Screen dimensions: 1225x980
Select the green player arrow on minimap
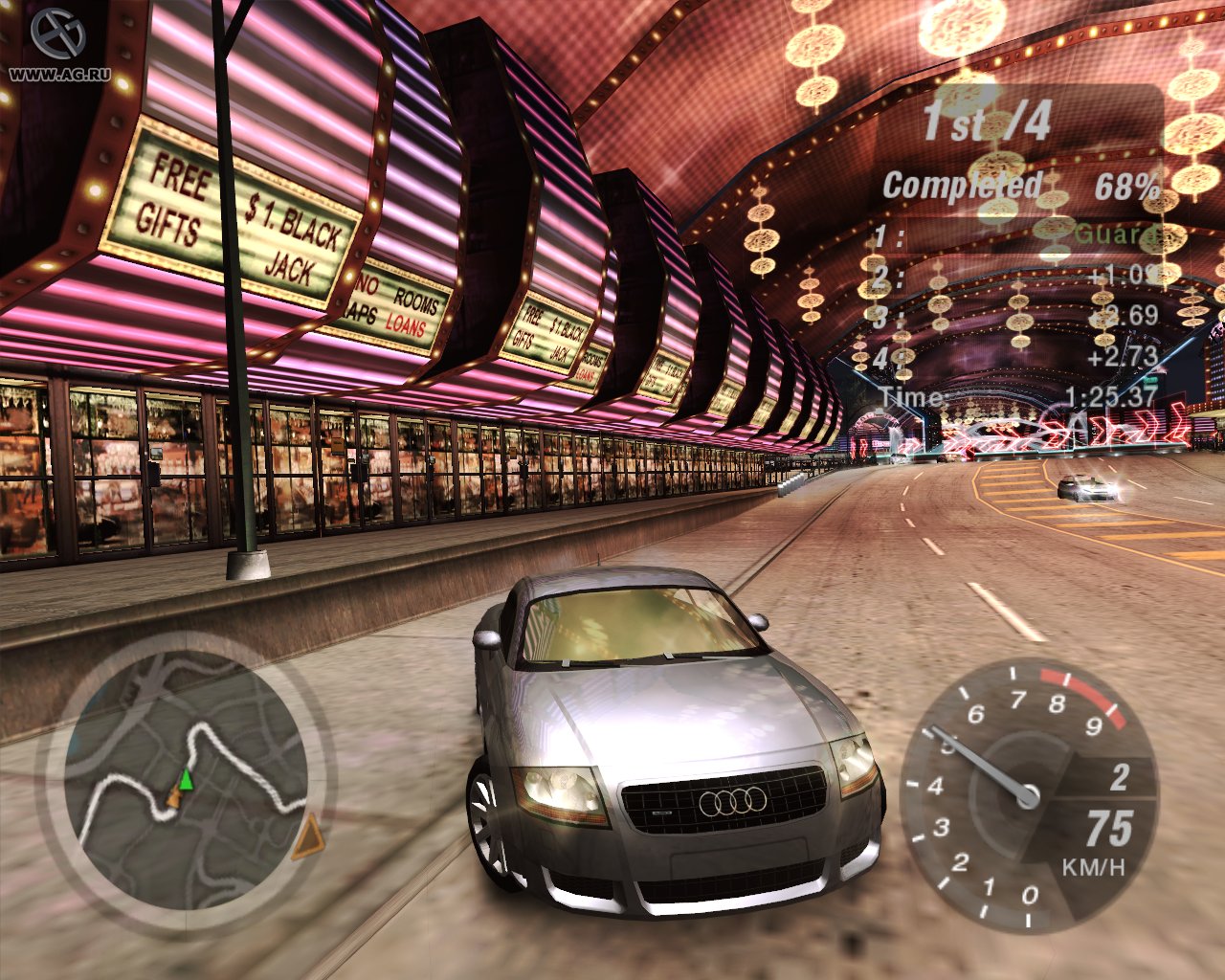pyautogui.click(x=186, y=780)
